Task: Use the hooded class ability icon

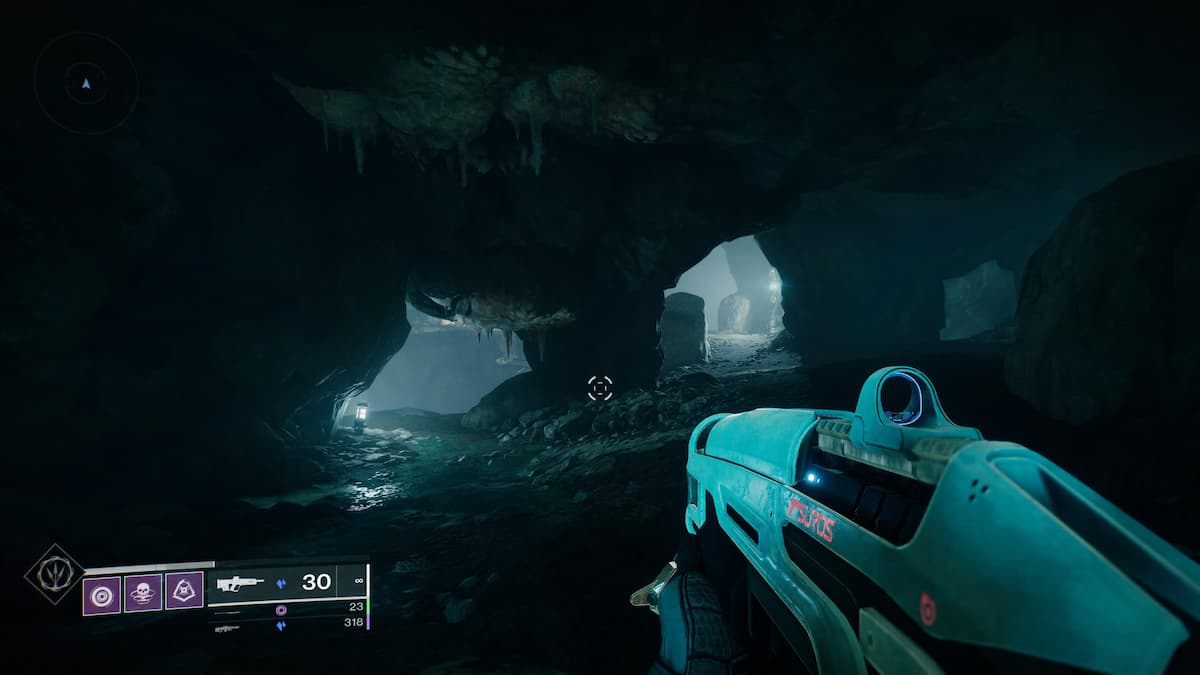Action: [x=184, y=591]
